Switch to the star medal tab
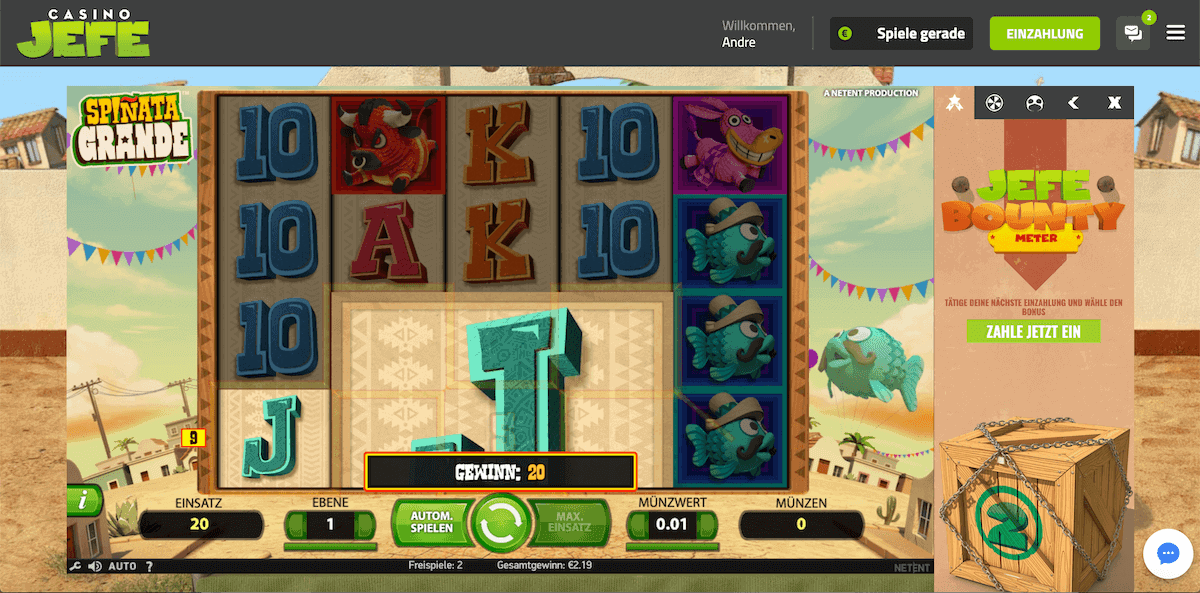Viewport: 1200px width, 593px height. click(954, 102)
